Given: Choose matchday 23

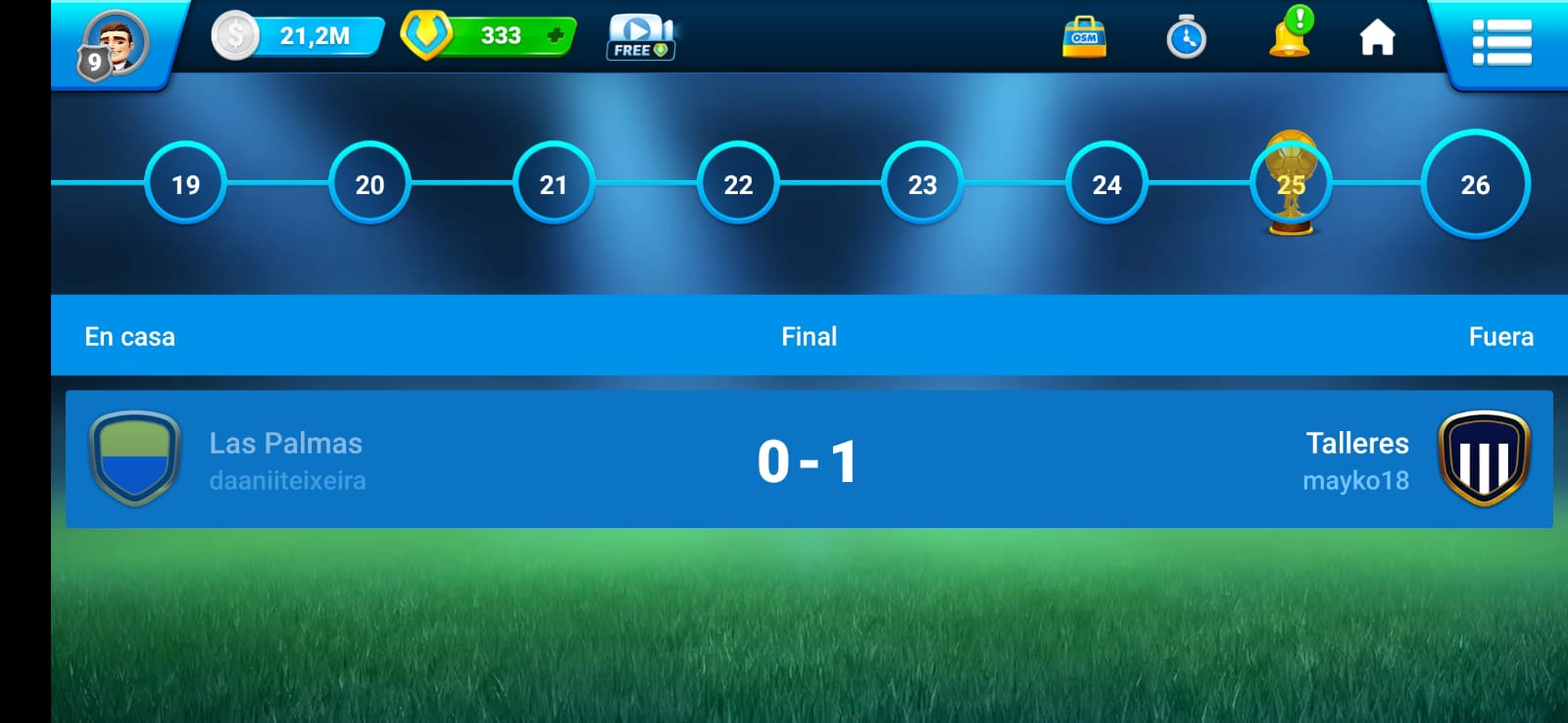Looking at the screenshot, I should [x=922, y=183].
